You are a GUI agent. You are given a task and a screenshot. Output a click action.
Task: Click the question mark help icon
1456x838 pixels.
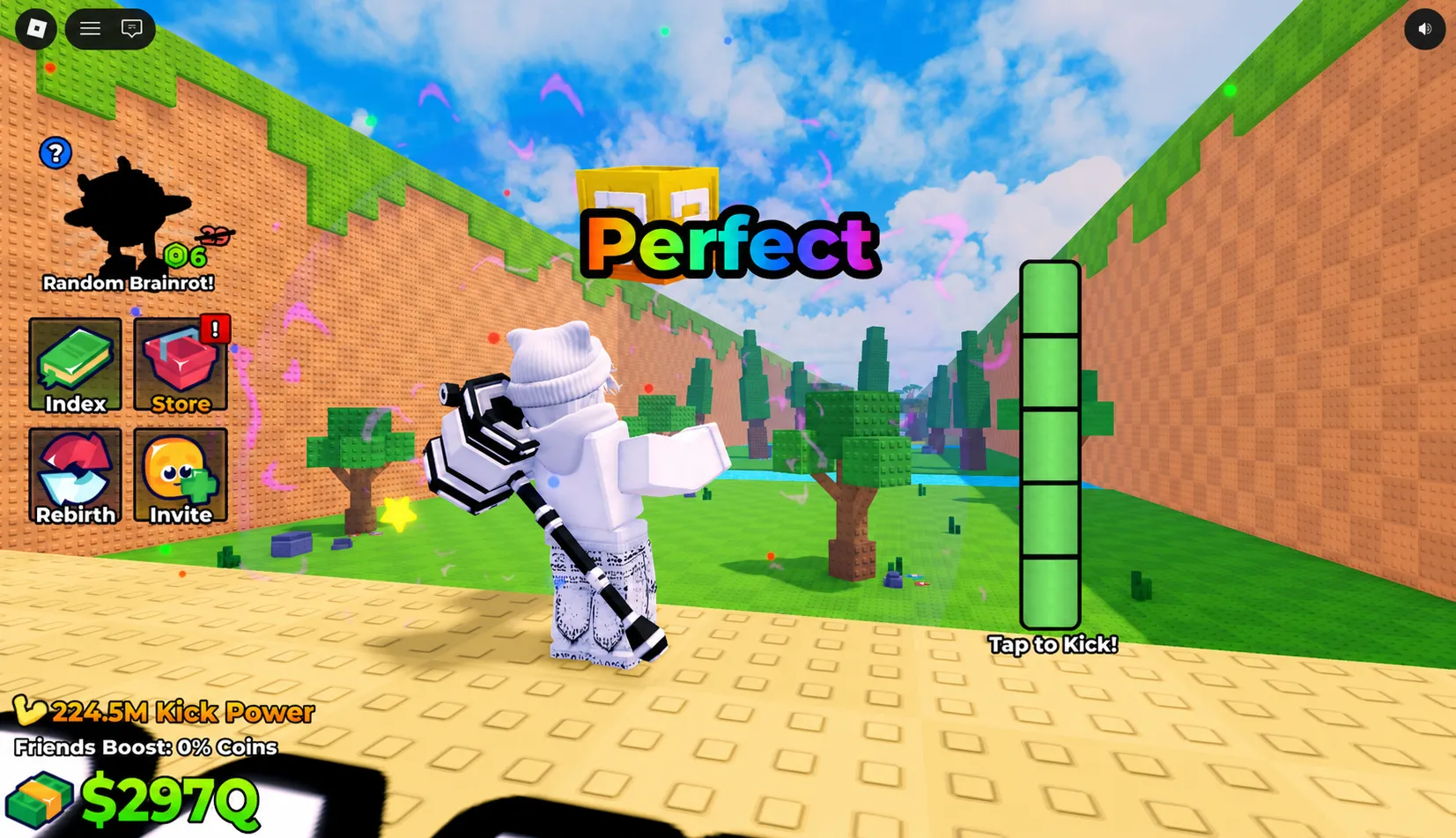(55, 152)
